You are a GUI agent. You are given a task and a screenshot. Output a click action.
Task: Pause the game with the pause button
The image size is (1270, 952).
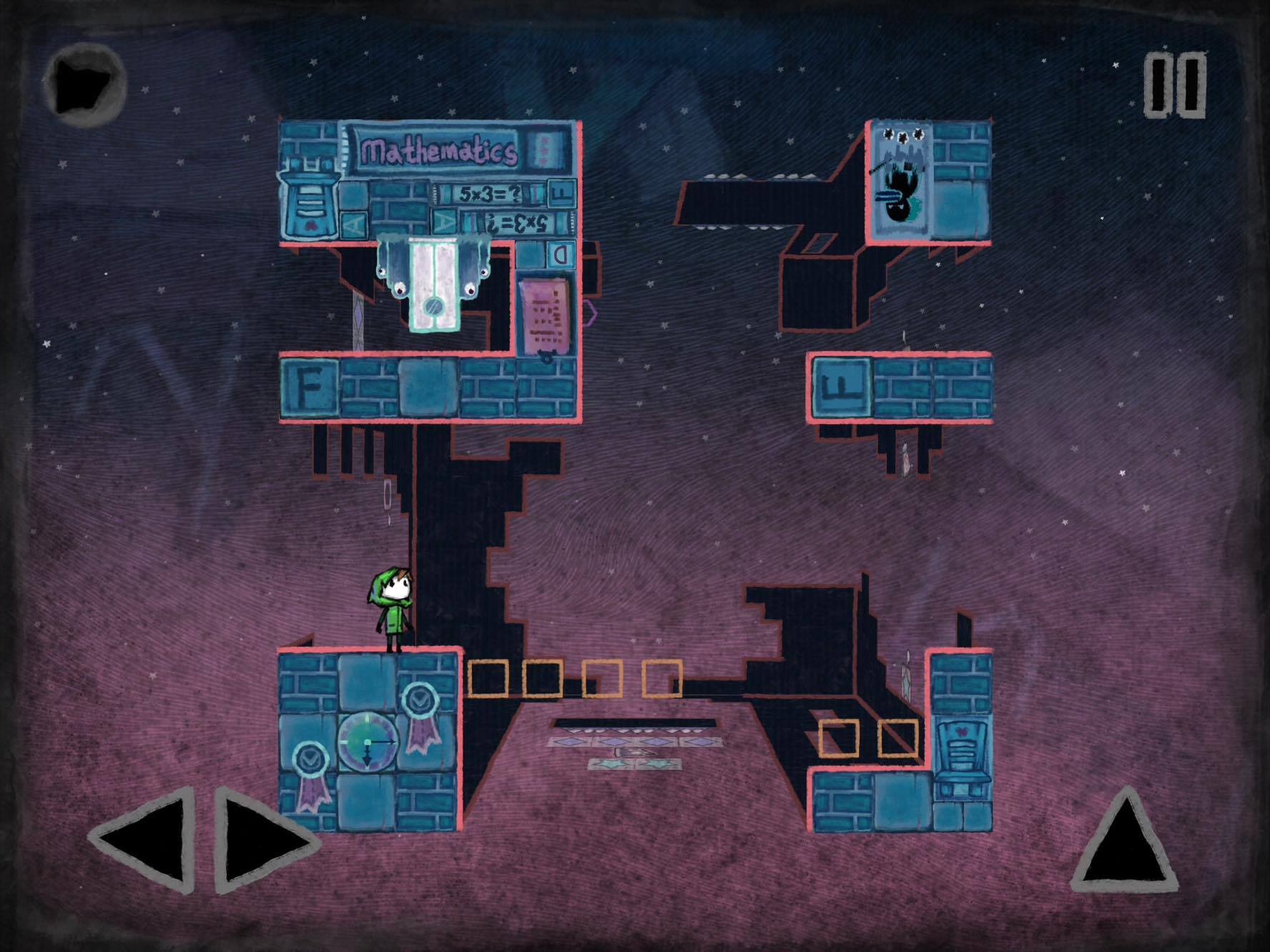point(1174,86)
